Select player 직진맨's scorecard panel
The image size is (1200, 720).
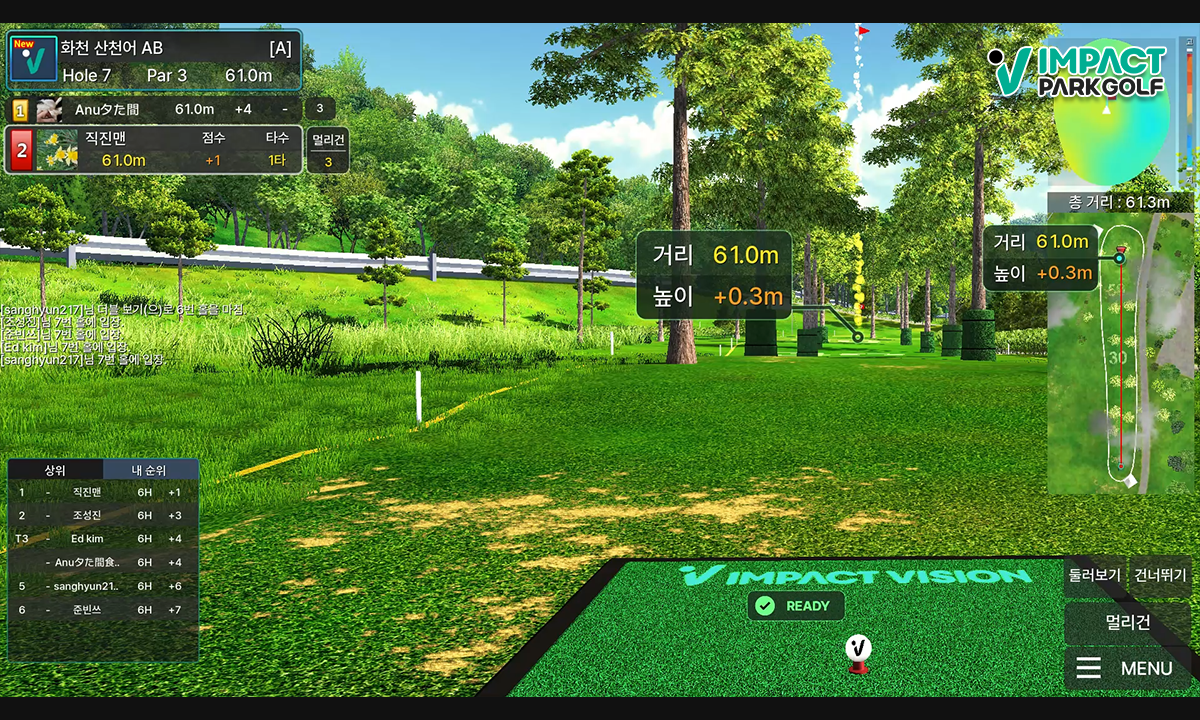coord(154,150)
